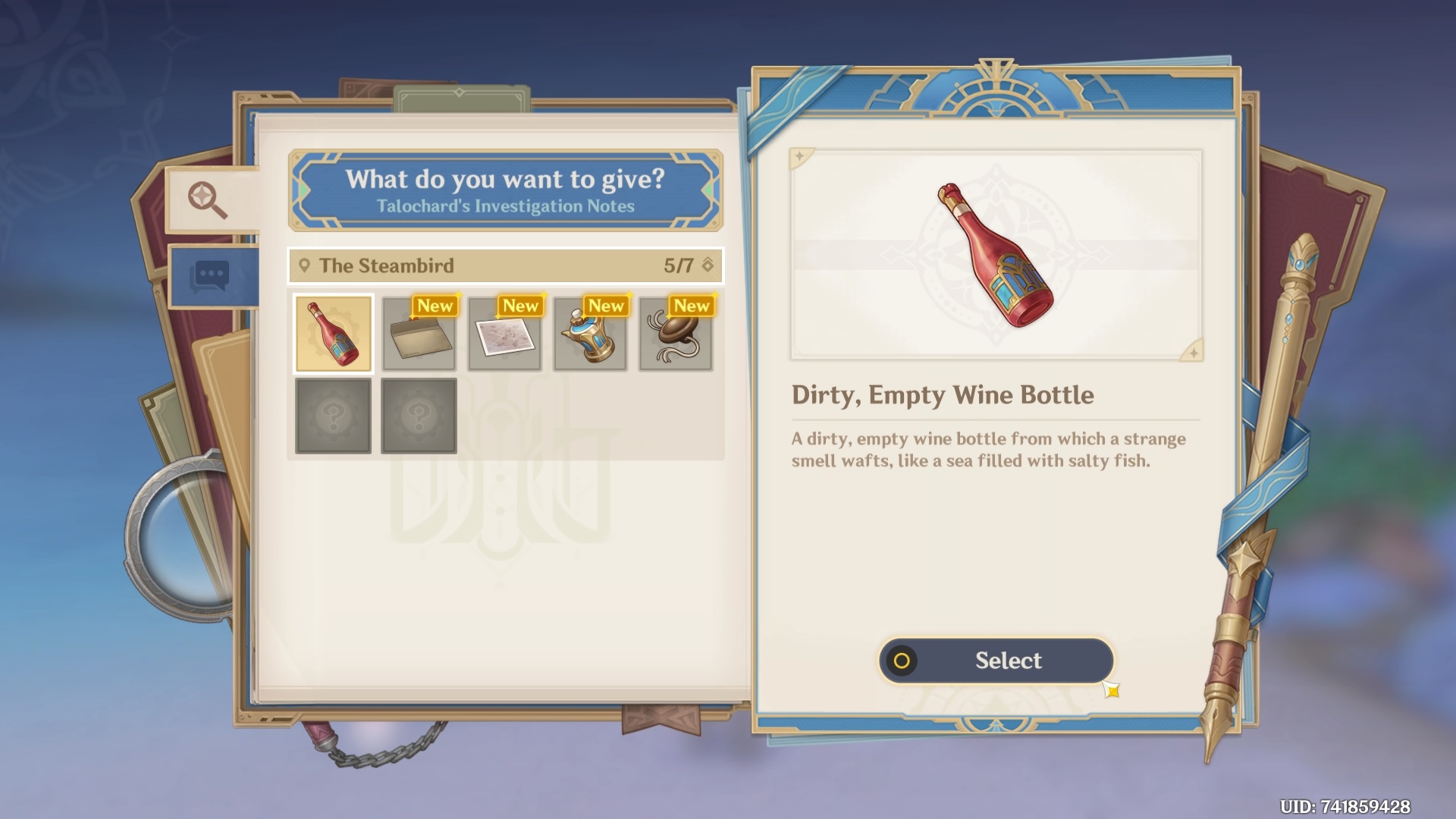Viewport: 1456px width, 819px height.
Task: Select the Dirty, Empty Wine Bottle slot
Action: 333,334
